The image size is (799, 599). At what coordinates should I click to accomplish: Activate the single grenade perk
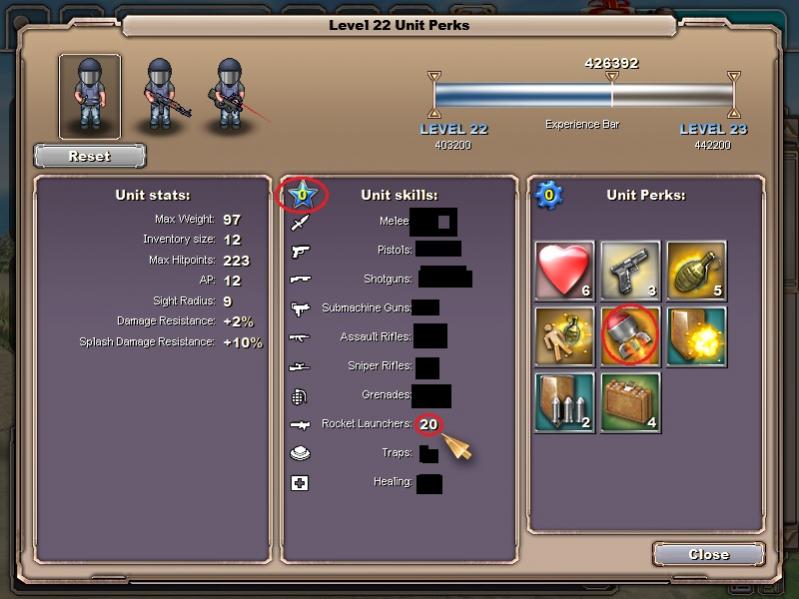point(696,271)
